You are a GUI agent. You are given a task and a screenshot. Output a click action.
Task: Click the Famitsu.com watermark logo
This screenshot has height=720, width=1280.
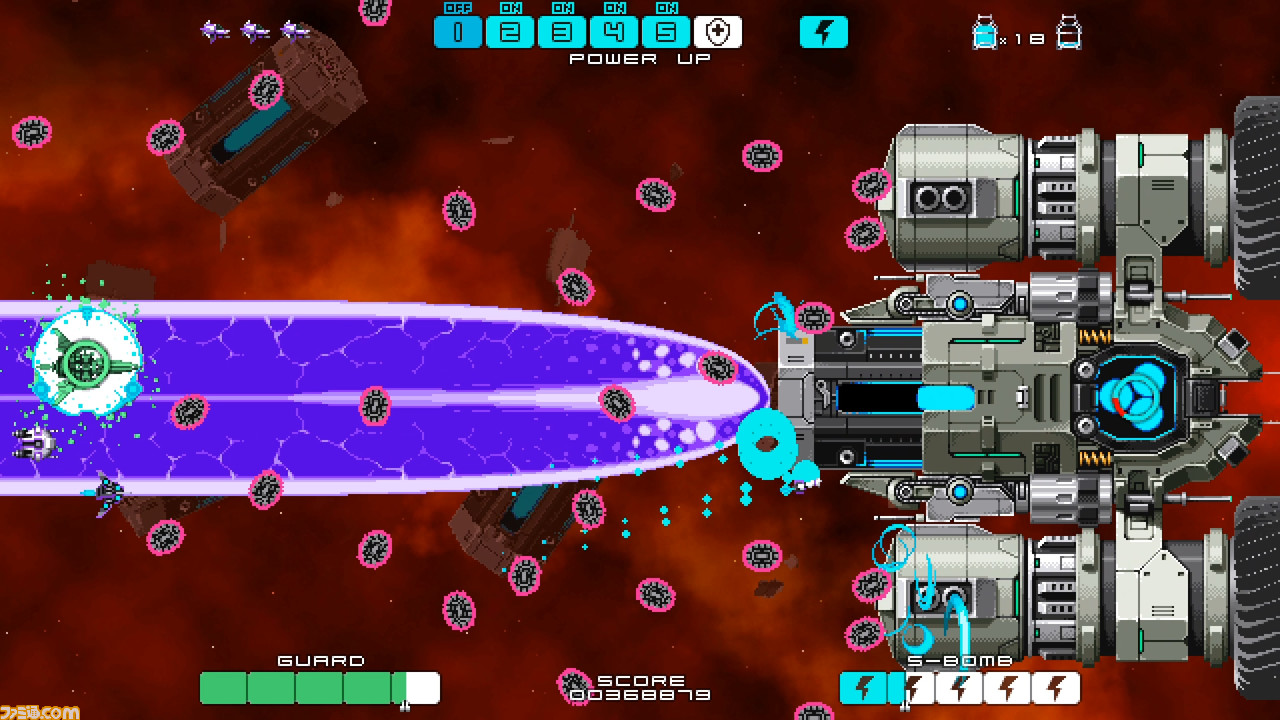pos(40,711)
